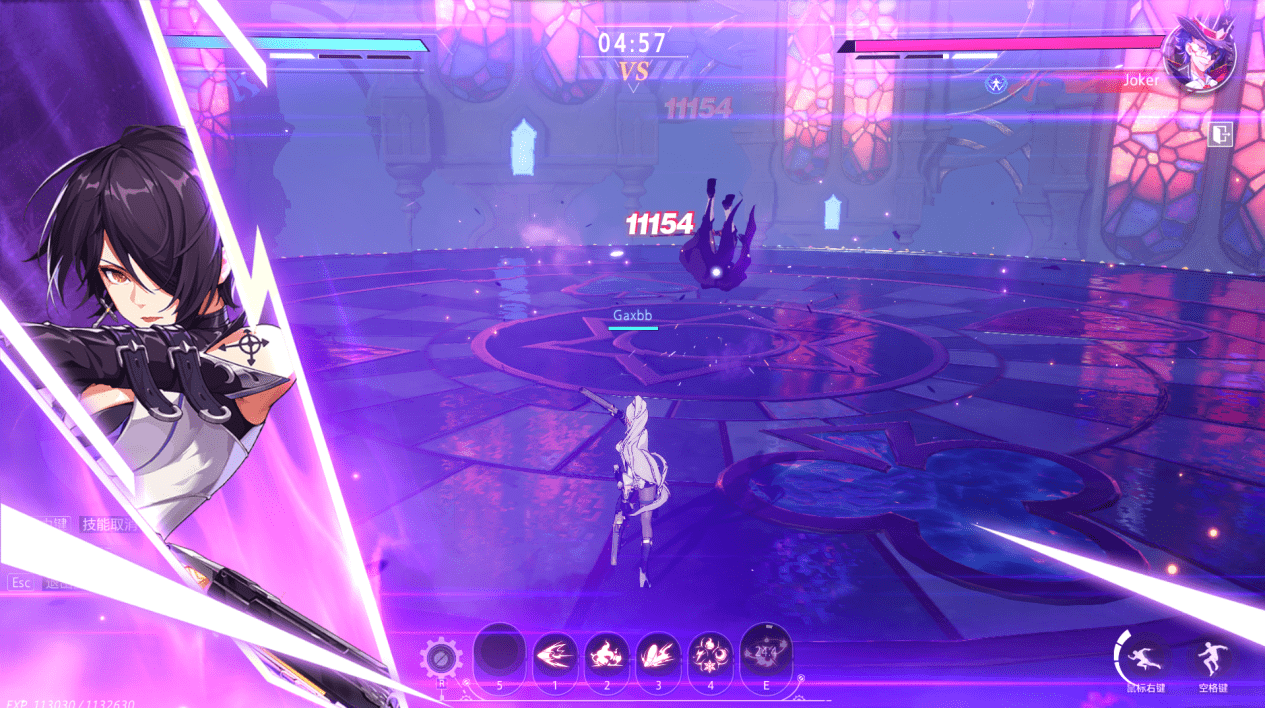The width and height of the screenshot is (1265, 708).
Task: Select the Joker opponent portrait
Action: (1199, 55)
